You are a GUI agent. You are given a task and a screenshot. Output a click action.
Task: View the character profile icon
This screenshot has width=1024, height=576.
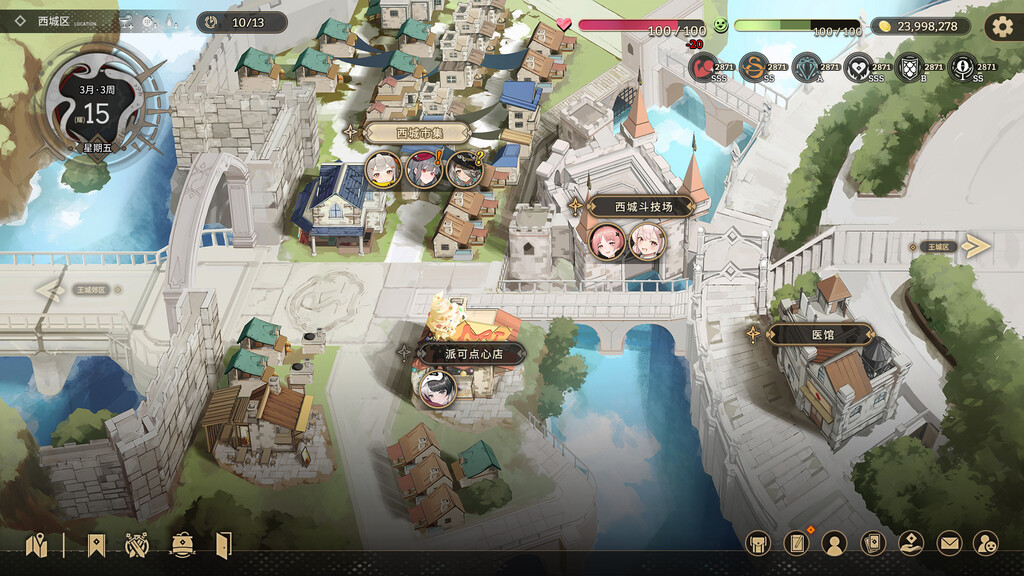click(x=834, y=543)
